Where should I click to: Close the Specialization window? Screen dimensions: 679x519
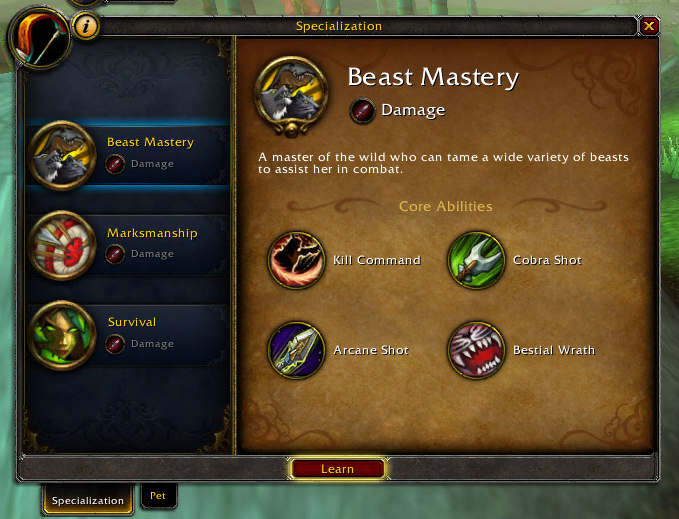pos(649,27)
